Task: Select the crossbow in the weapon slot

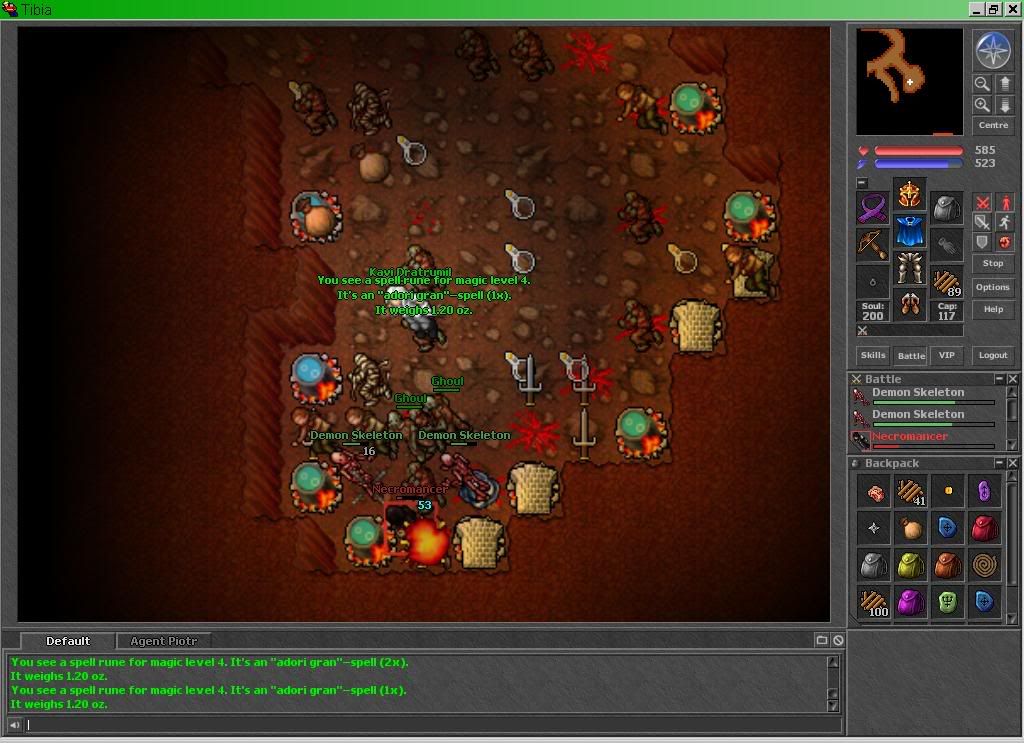Action: [872, 245]
